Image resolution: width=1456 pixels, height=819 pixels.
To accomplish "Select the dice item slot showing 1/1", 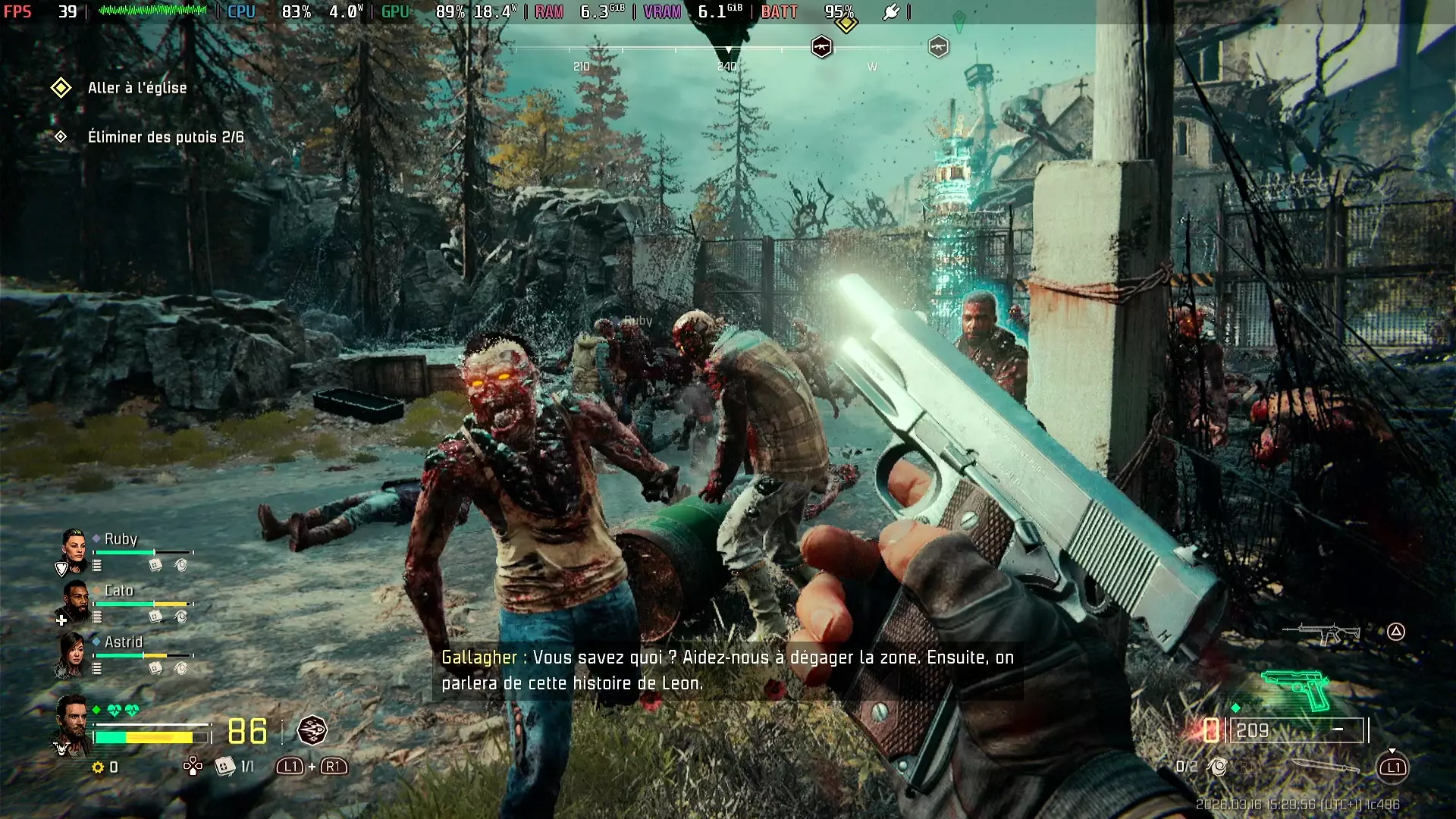I will tap(225, 767).
